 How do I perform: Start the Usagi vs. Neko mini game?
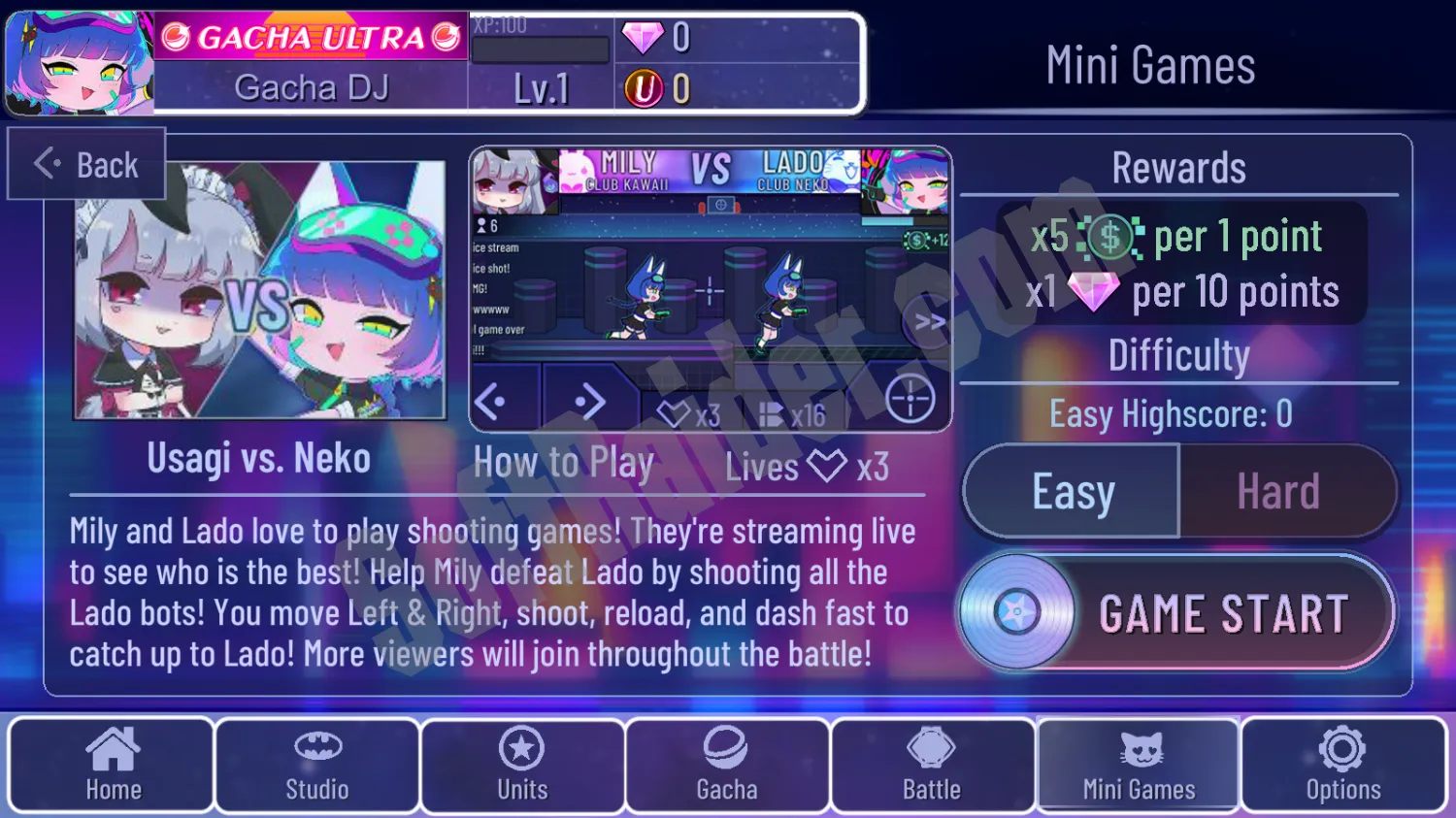coord(1176,613)
